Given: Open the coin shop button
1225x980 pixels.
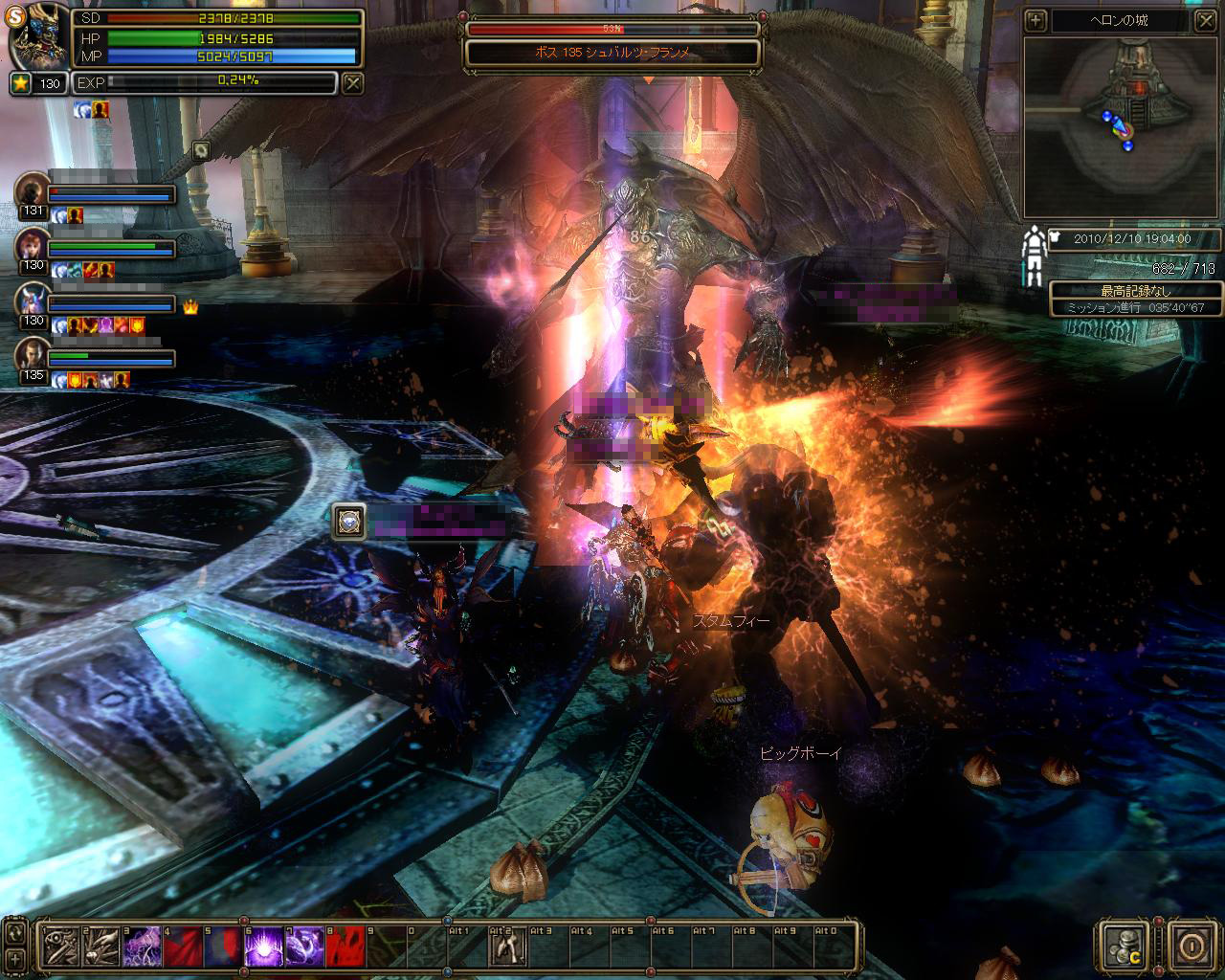Looking at the screenshot, I should tap(1122, 945).
